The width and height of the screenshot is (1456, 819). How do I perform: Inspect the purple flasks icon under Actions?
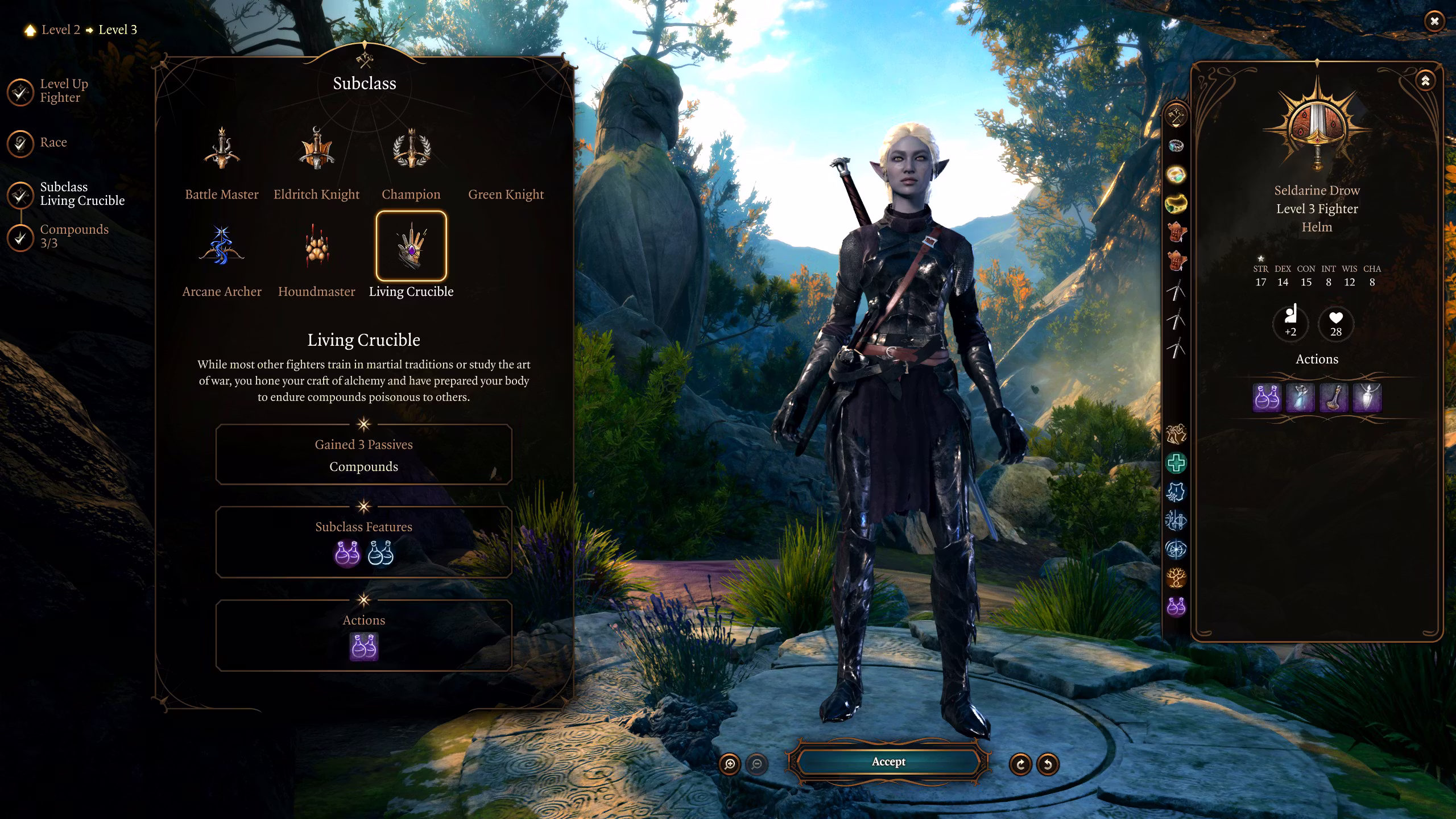[364, 647]
